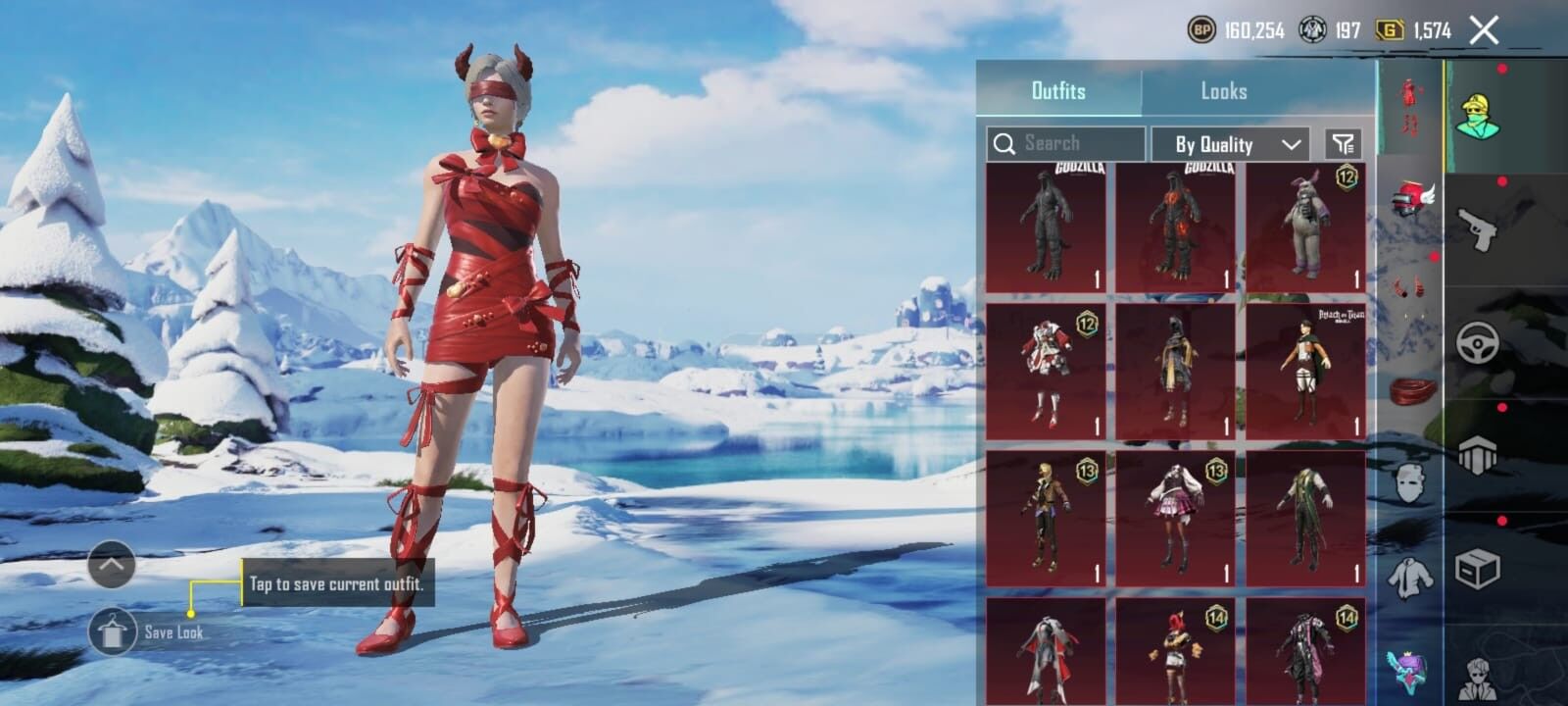Open the face mask category

1410,482
